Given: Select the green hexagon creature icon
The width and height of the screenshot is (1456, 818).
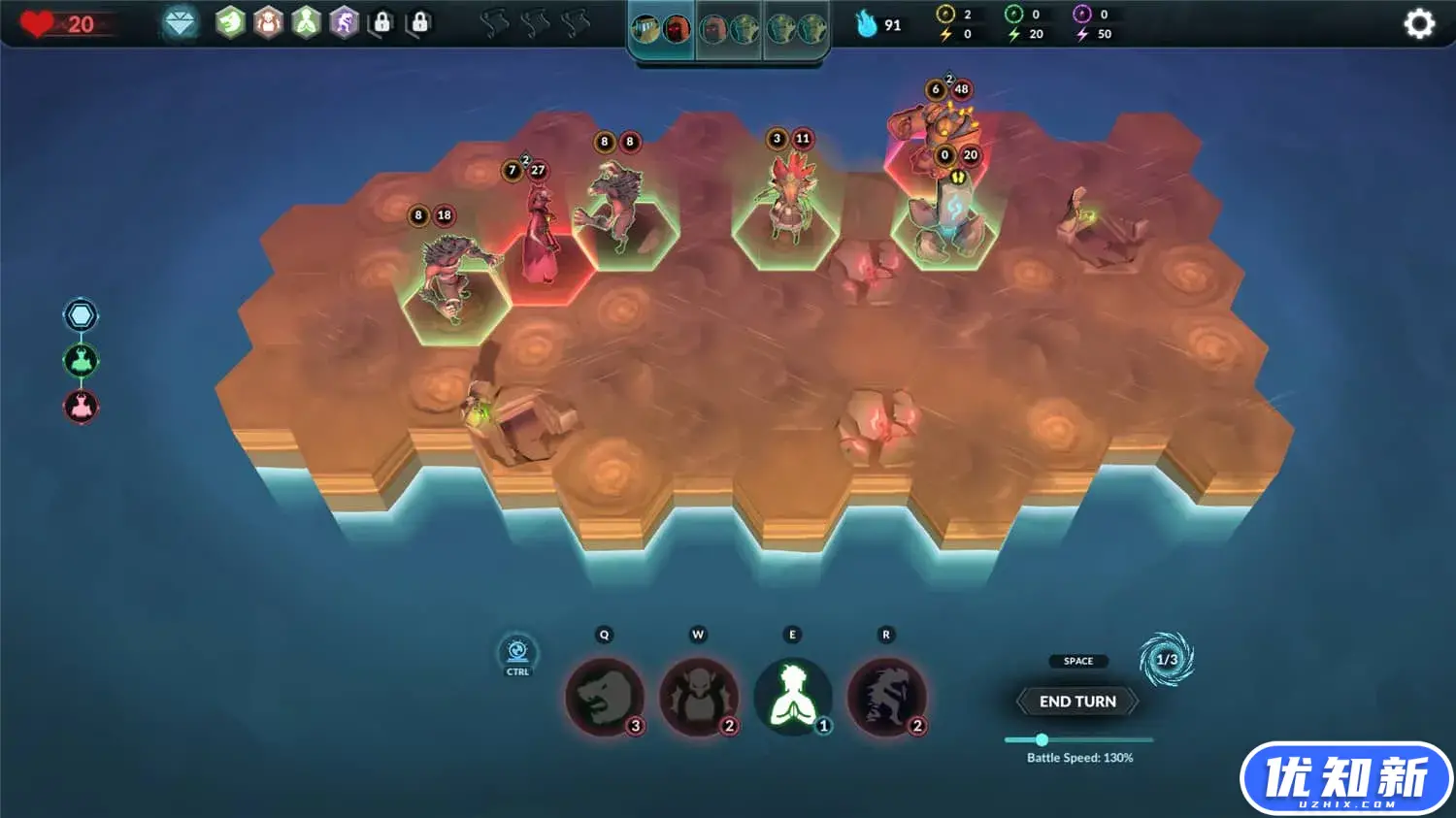Looking at the screenshot, I should click(230, 22).
